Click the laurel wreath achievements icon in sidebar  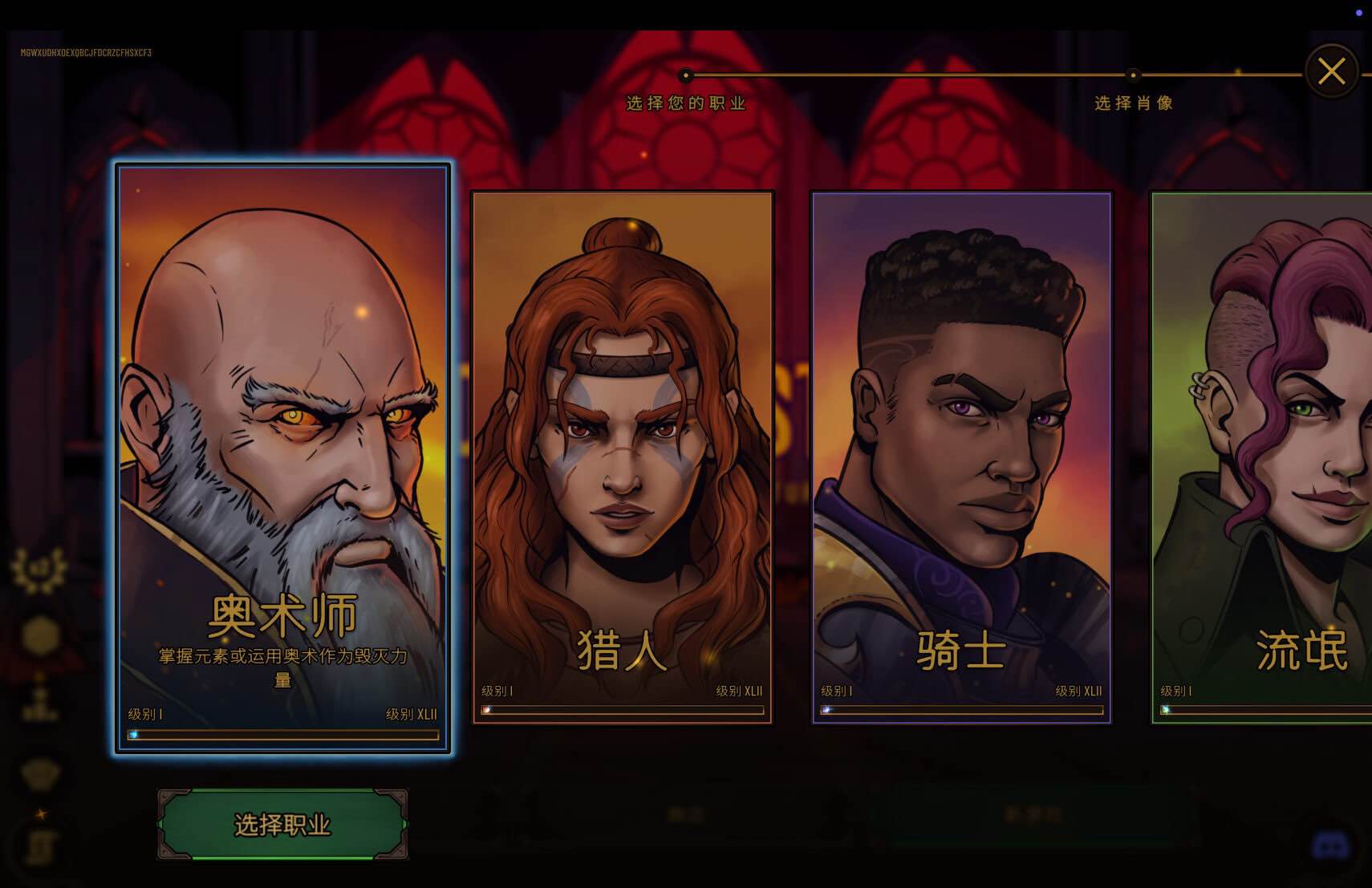(x=39, y=568)
